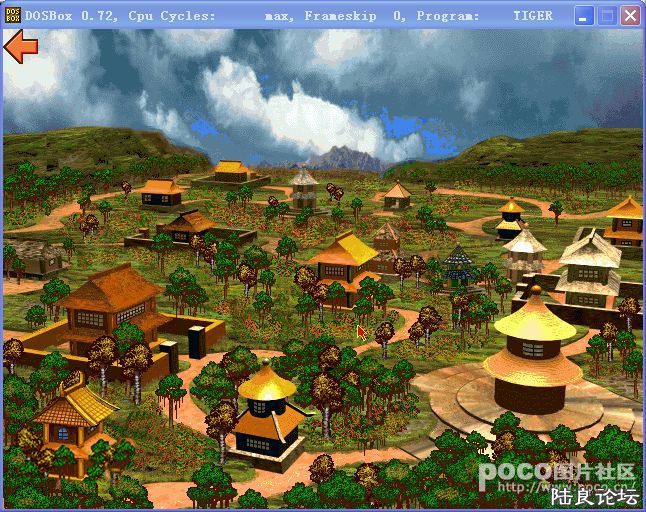The width and height of the screenshot is (646, 512).
Task: Maximize the DOSBox window
Action: [x=607, y=15]
